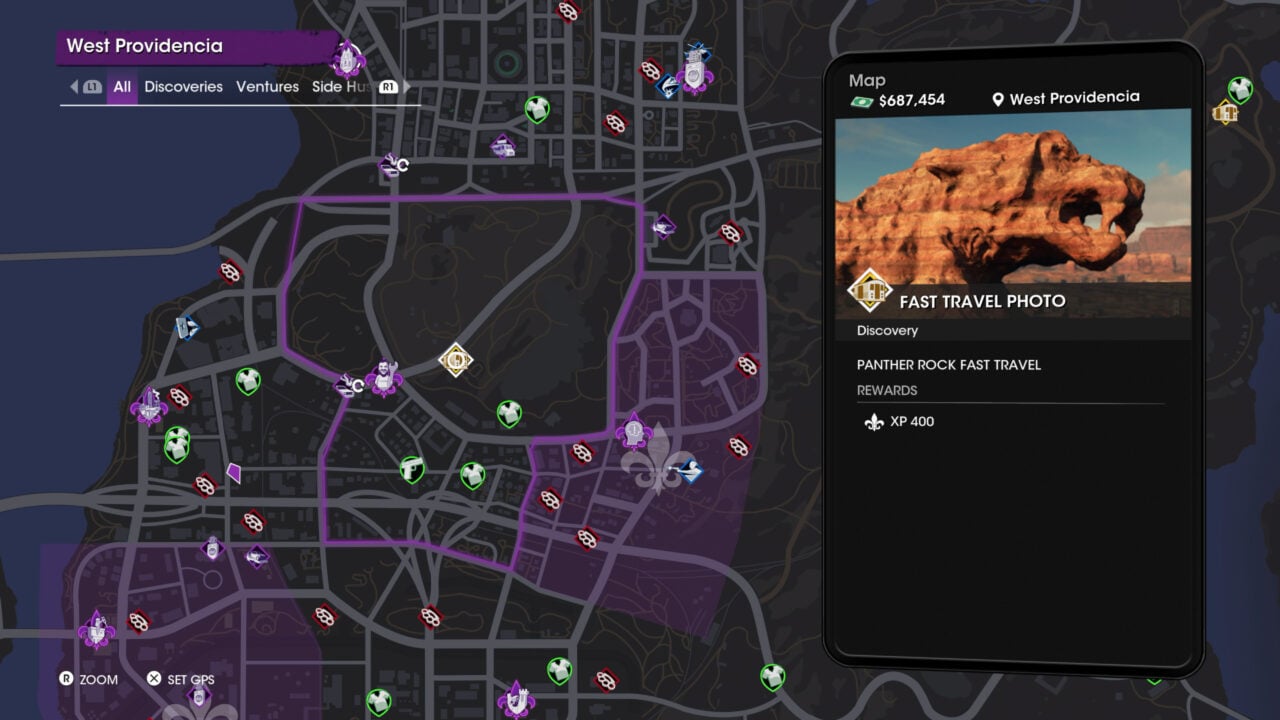
Task: Open the Wanted head fleur-de-lis icon
Action: tap(634, 430)
